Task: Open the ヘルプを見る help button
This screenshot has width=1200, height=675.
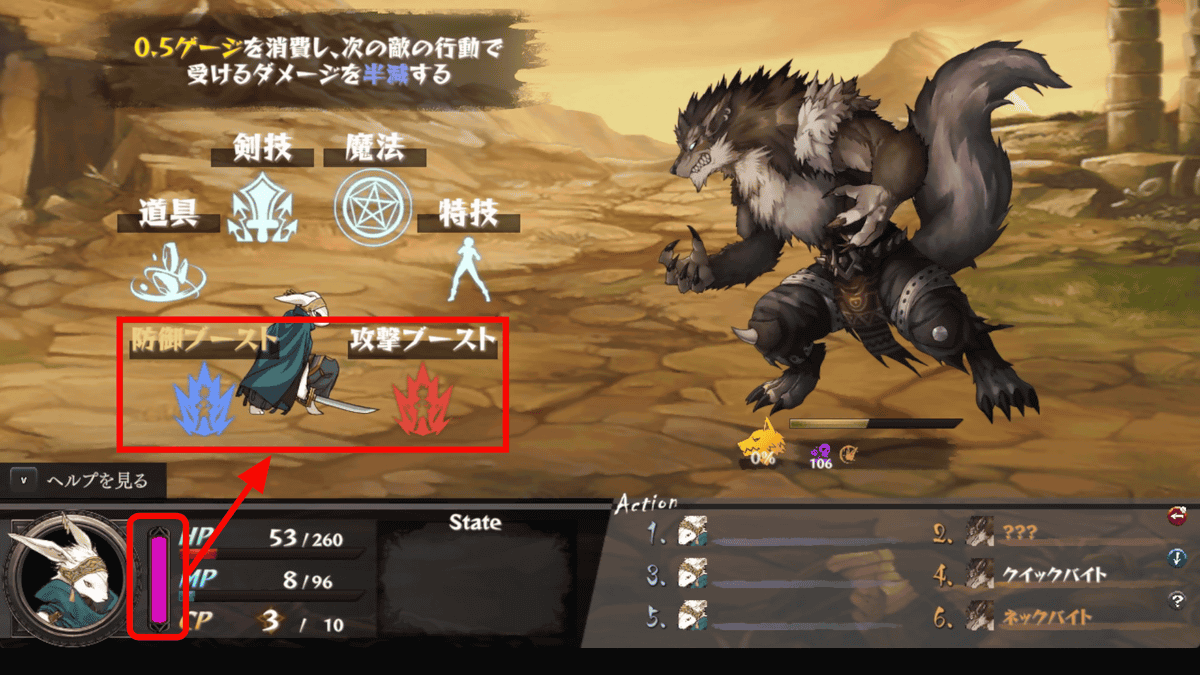Action: (84, 481)
